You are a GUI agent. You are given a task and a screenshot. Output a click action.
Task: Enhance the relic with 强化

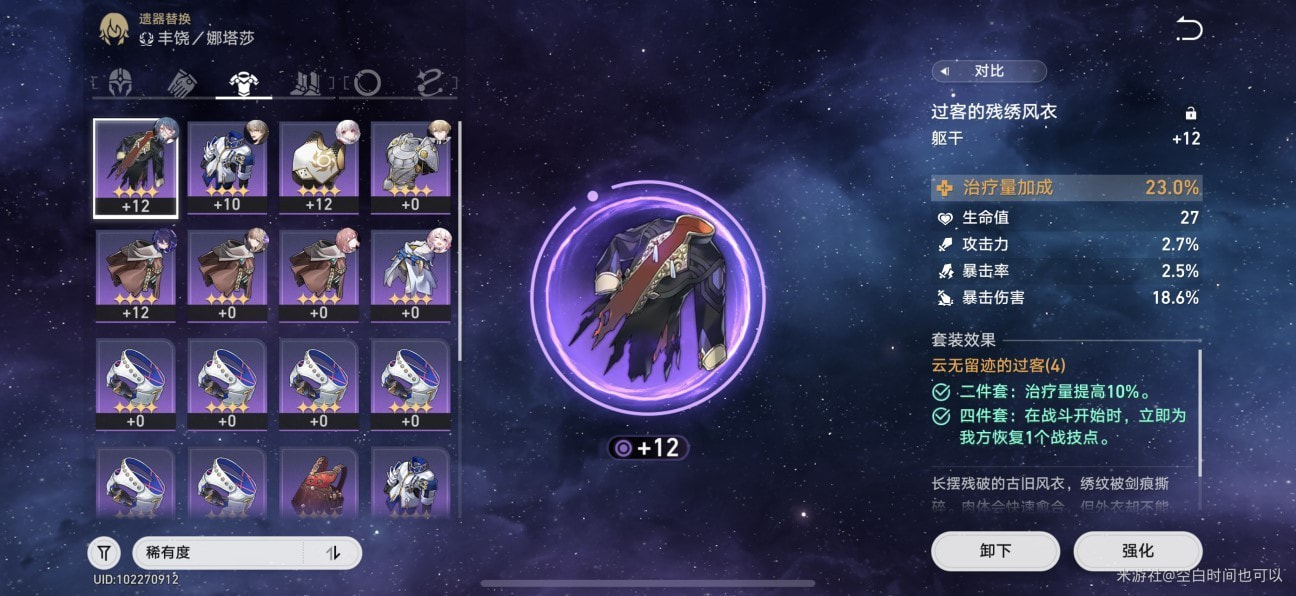coord(1137,551)
